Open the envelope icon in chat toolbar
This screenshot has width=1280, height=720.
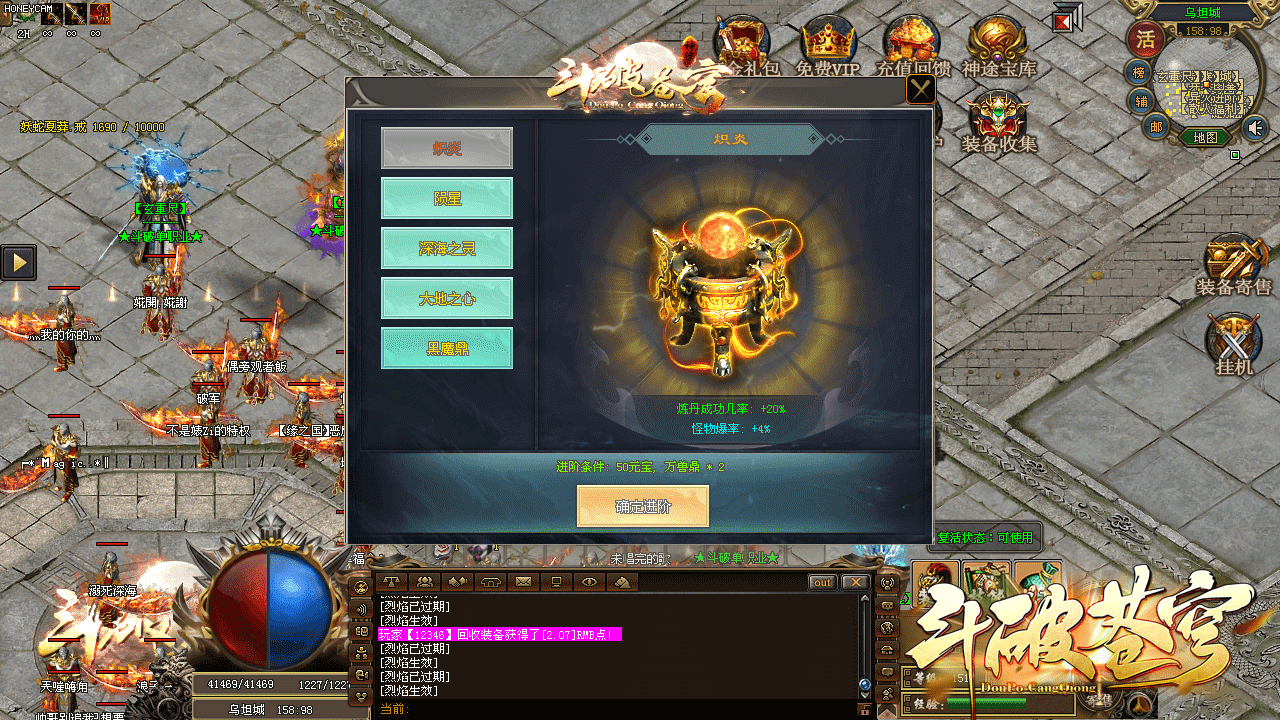(523, 581)
